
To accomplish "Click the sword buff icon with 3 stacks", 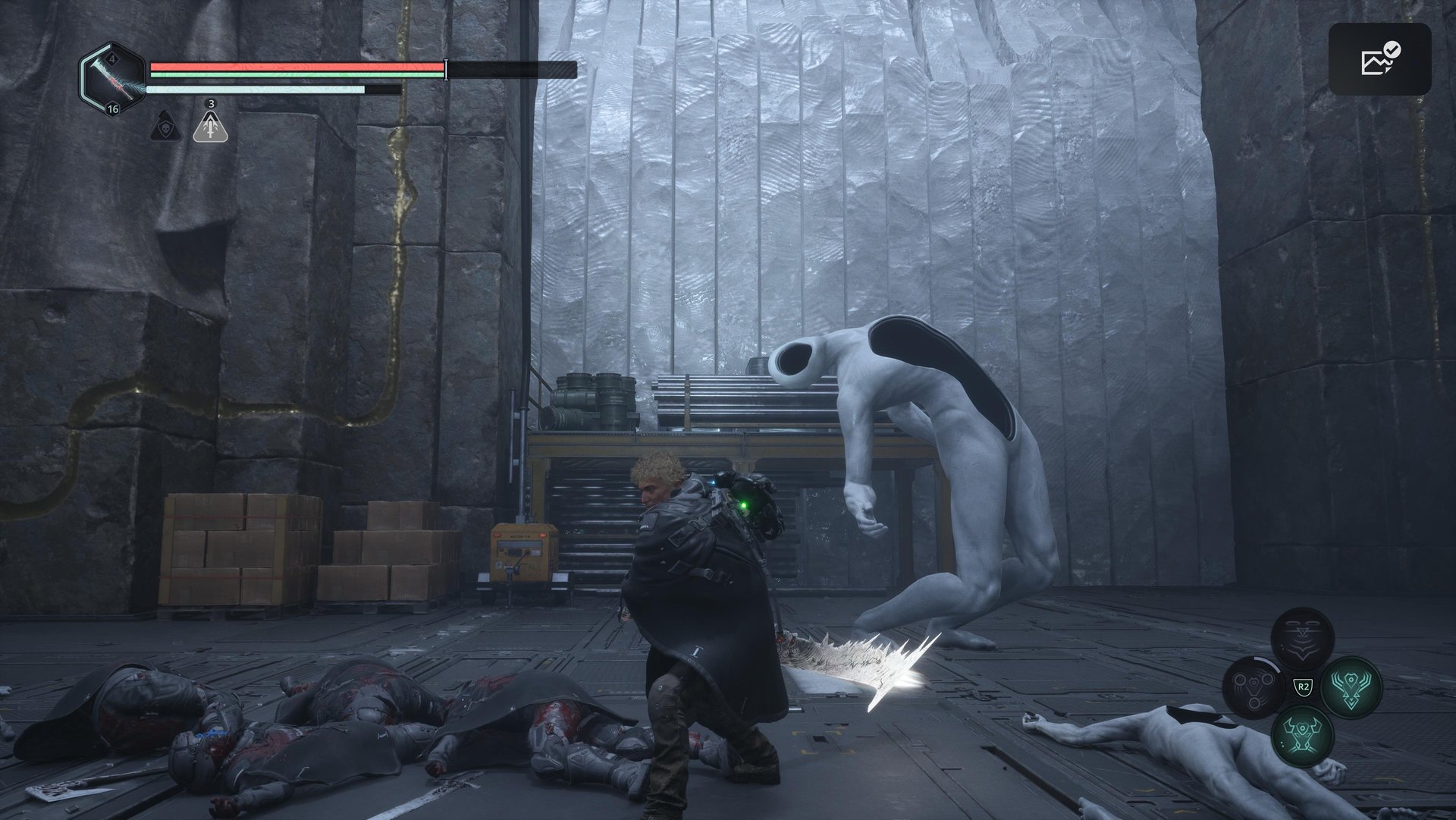I will pyautogui.click(x=211, y=126).
